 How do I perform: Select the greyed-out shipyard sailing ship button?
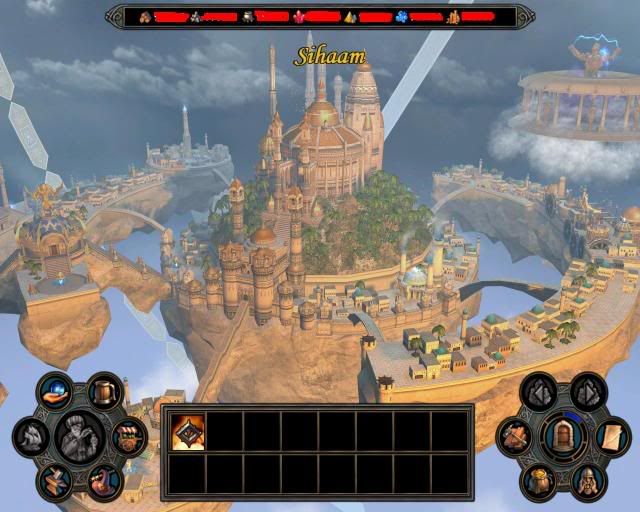[x=32, y=437]
